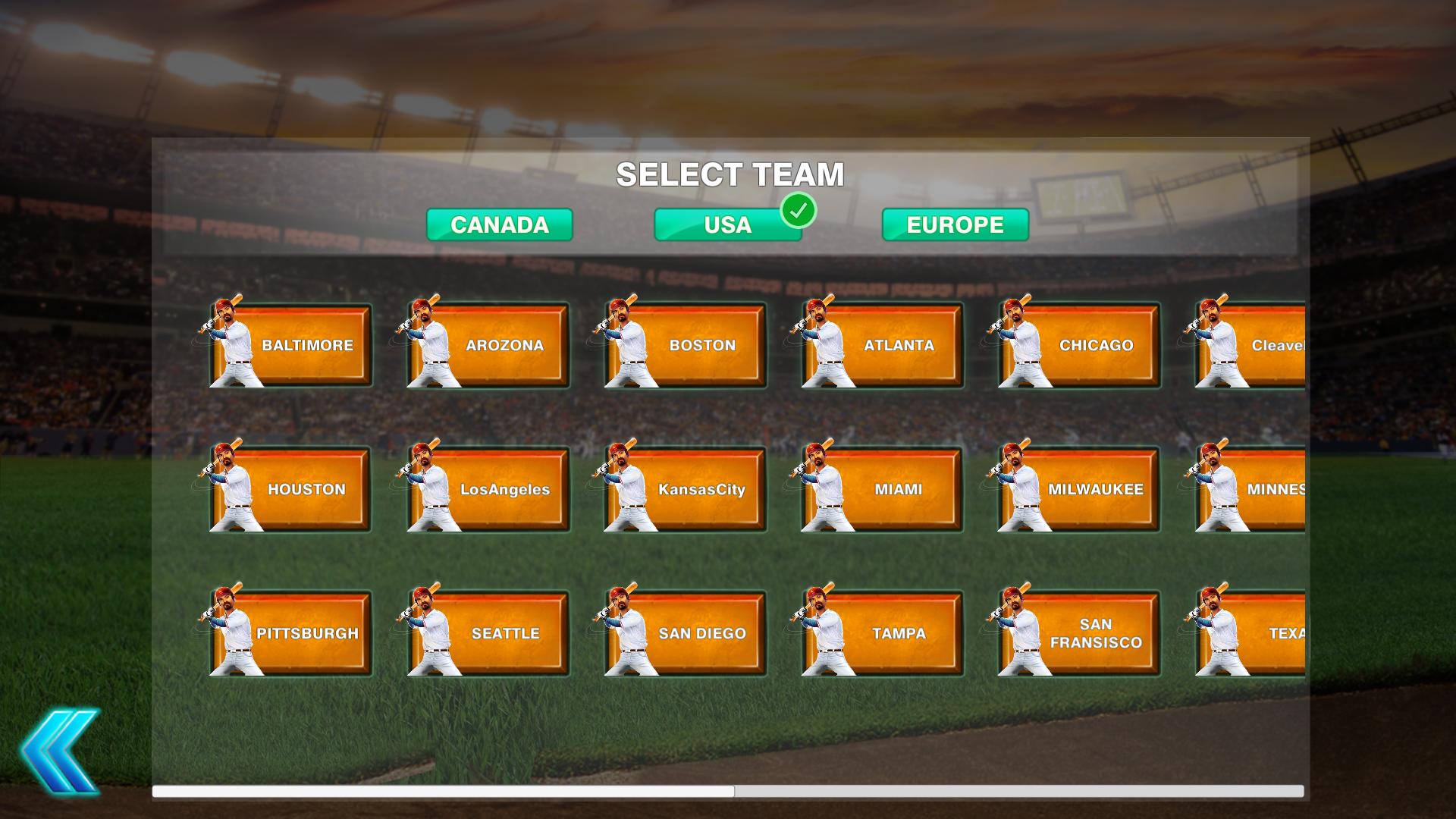Select the USA region
This screenshot has height=819, width=1456.
click(x=726, y=224)
